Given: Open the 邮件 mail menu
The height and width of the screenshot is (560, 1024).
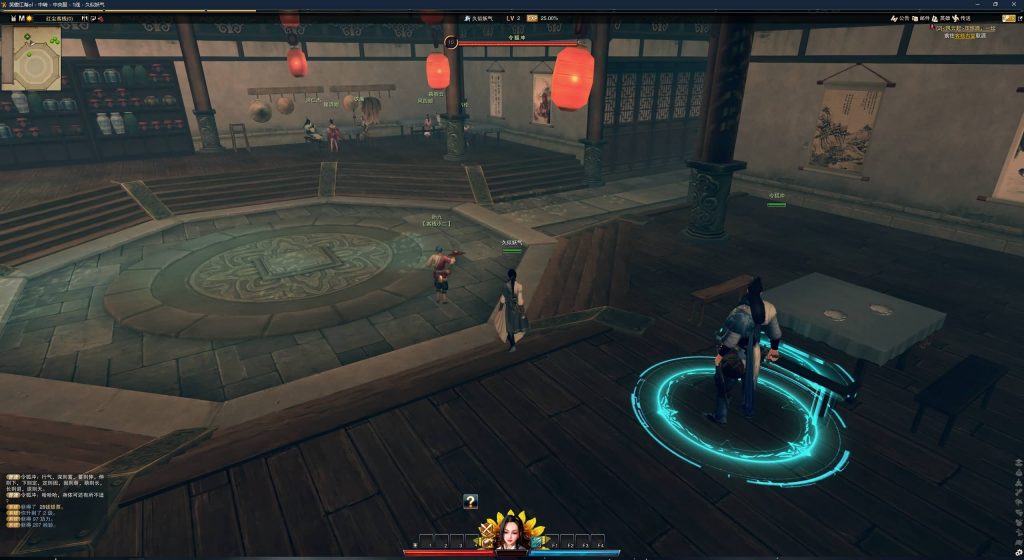Looking at the screenshot, I should pyautogui.click(x=922, y=18).
